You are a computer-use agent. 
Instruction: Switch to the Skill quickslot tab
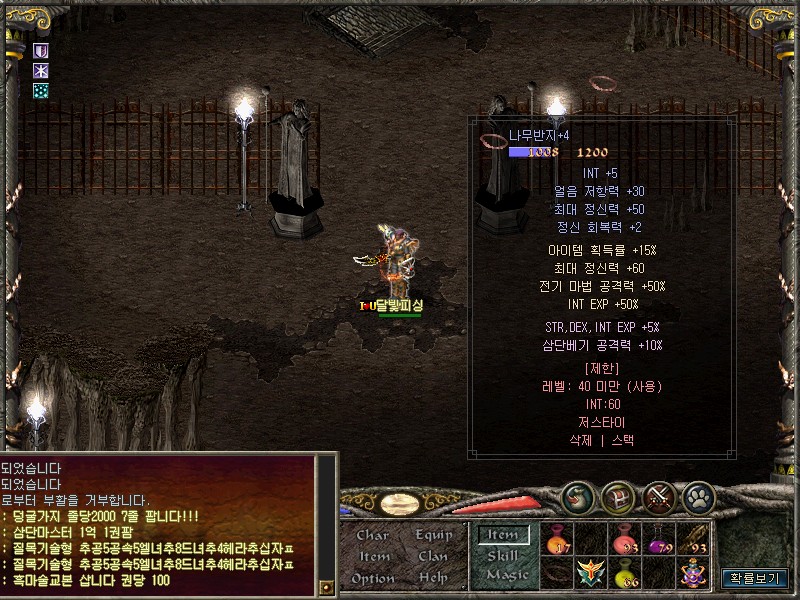click(x=502, y=555)
